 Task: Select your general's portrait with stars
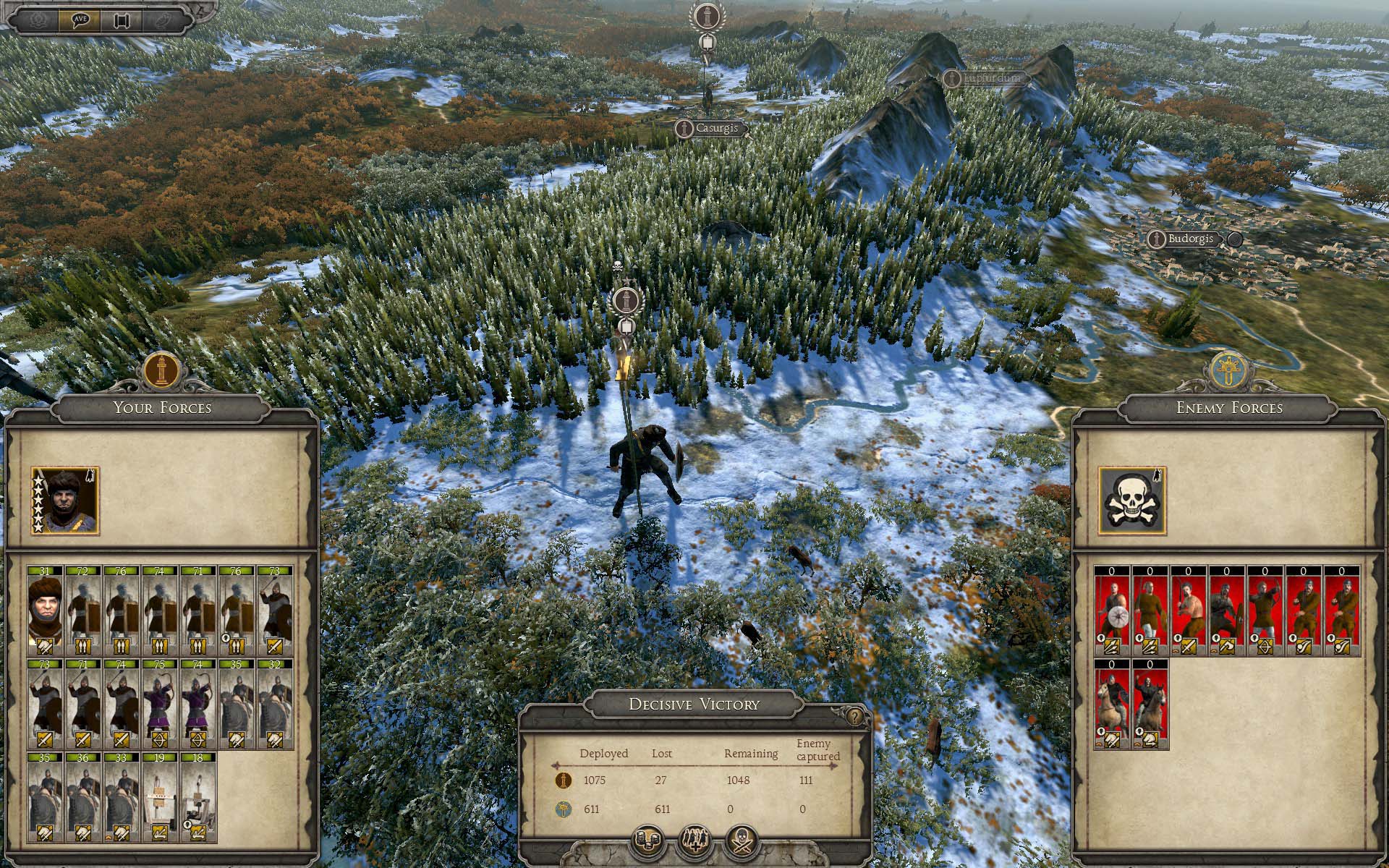[x=65, y=501]
